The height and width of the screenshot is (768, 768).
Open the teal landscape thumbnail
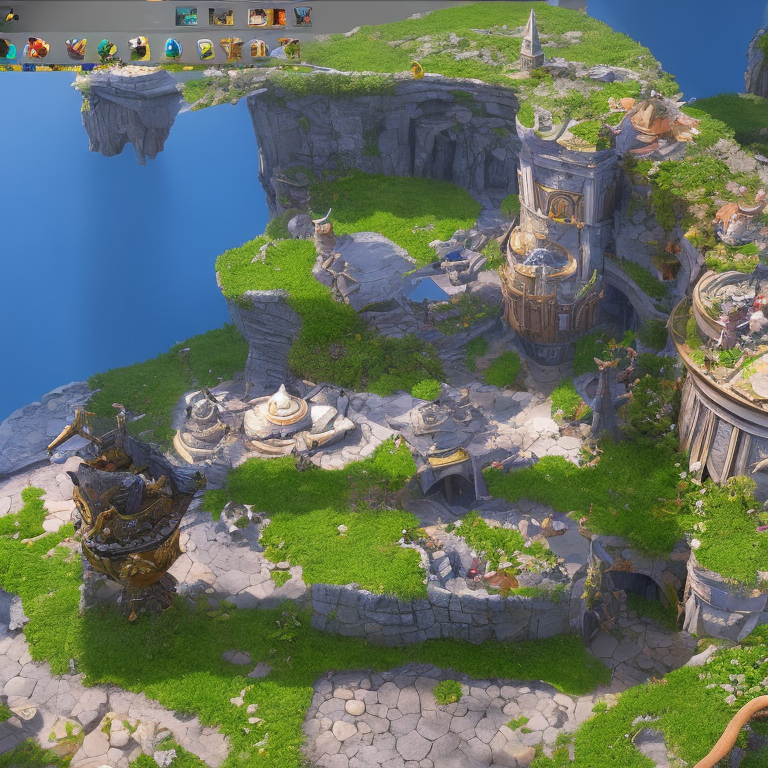[x=186, y=16]
